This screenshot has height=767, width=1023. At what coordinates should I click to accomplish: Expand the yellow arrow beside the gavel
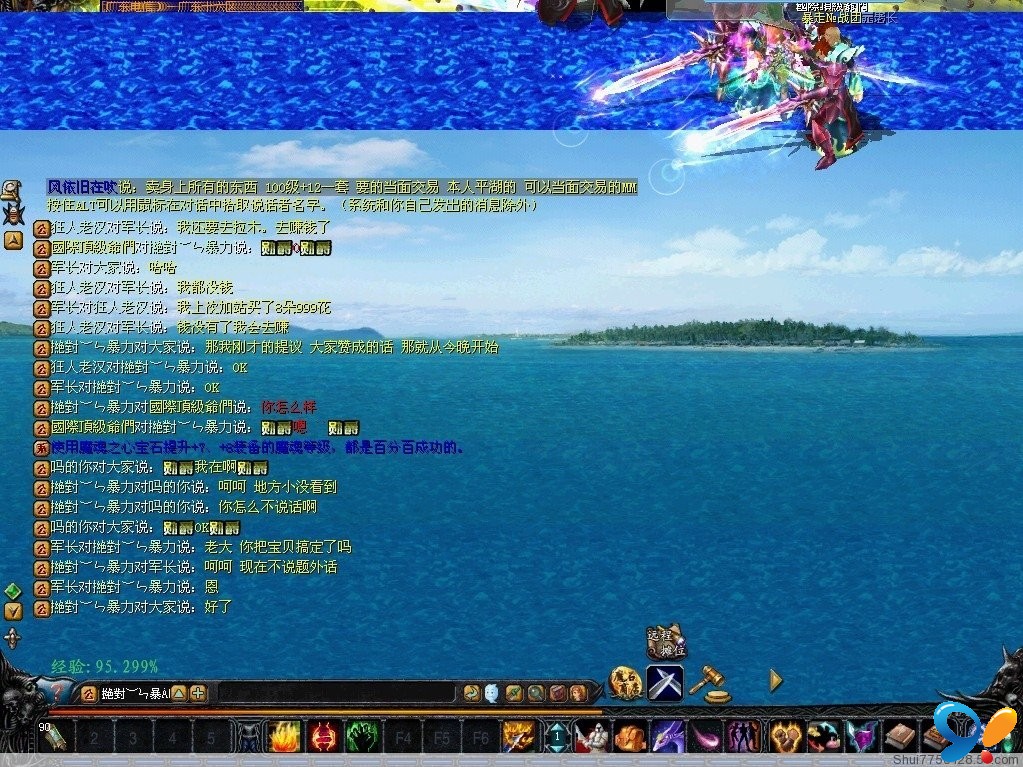click(775, 681)
